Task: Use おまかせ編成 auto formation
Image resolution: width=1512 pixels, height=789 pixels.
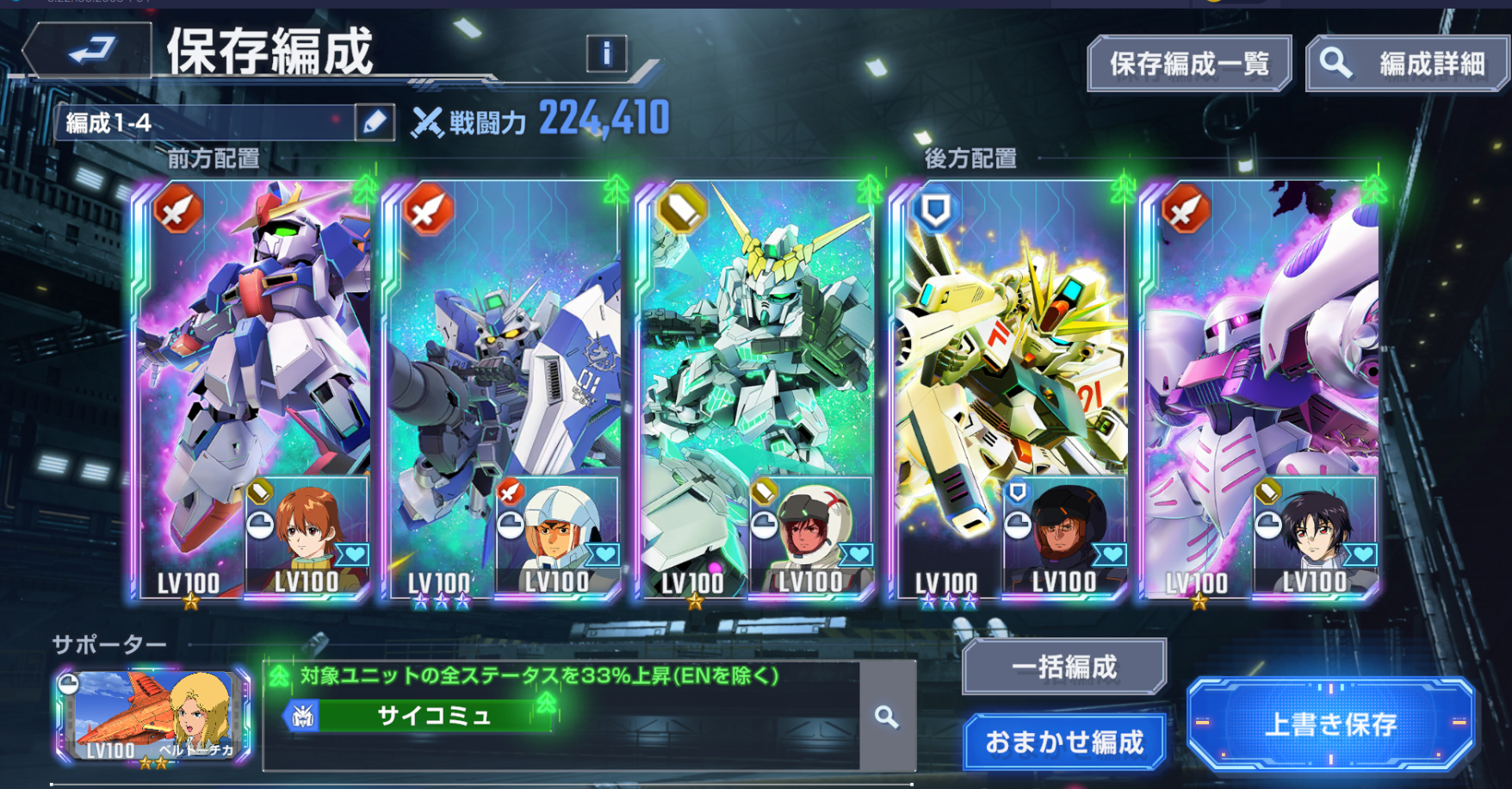Action: pos(1064,742)
